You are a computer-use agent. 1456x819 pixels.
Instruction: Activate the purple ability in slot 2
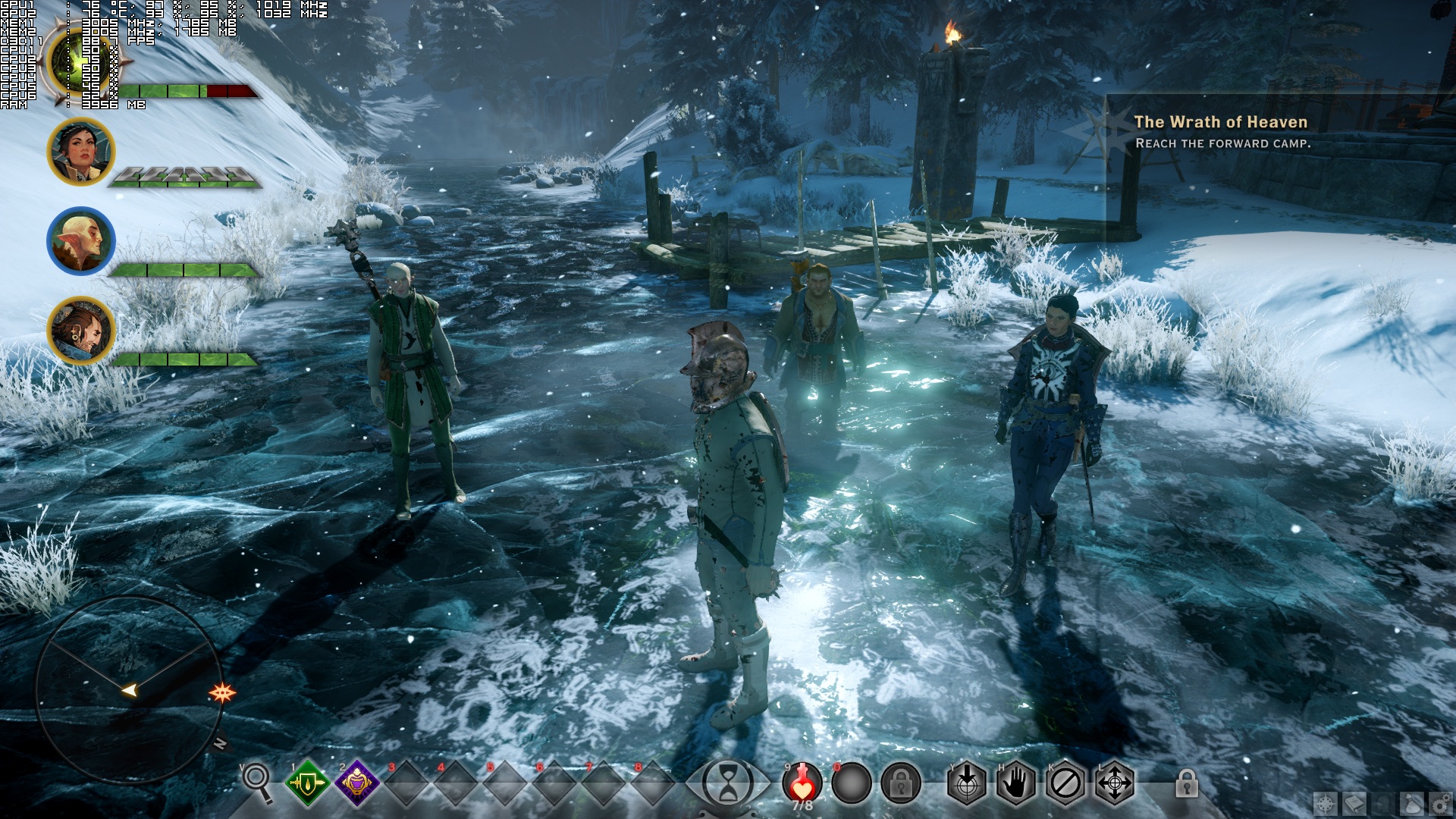[x=356, y=783]
